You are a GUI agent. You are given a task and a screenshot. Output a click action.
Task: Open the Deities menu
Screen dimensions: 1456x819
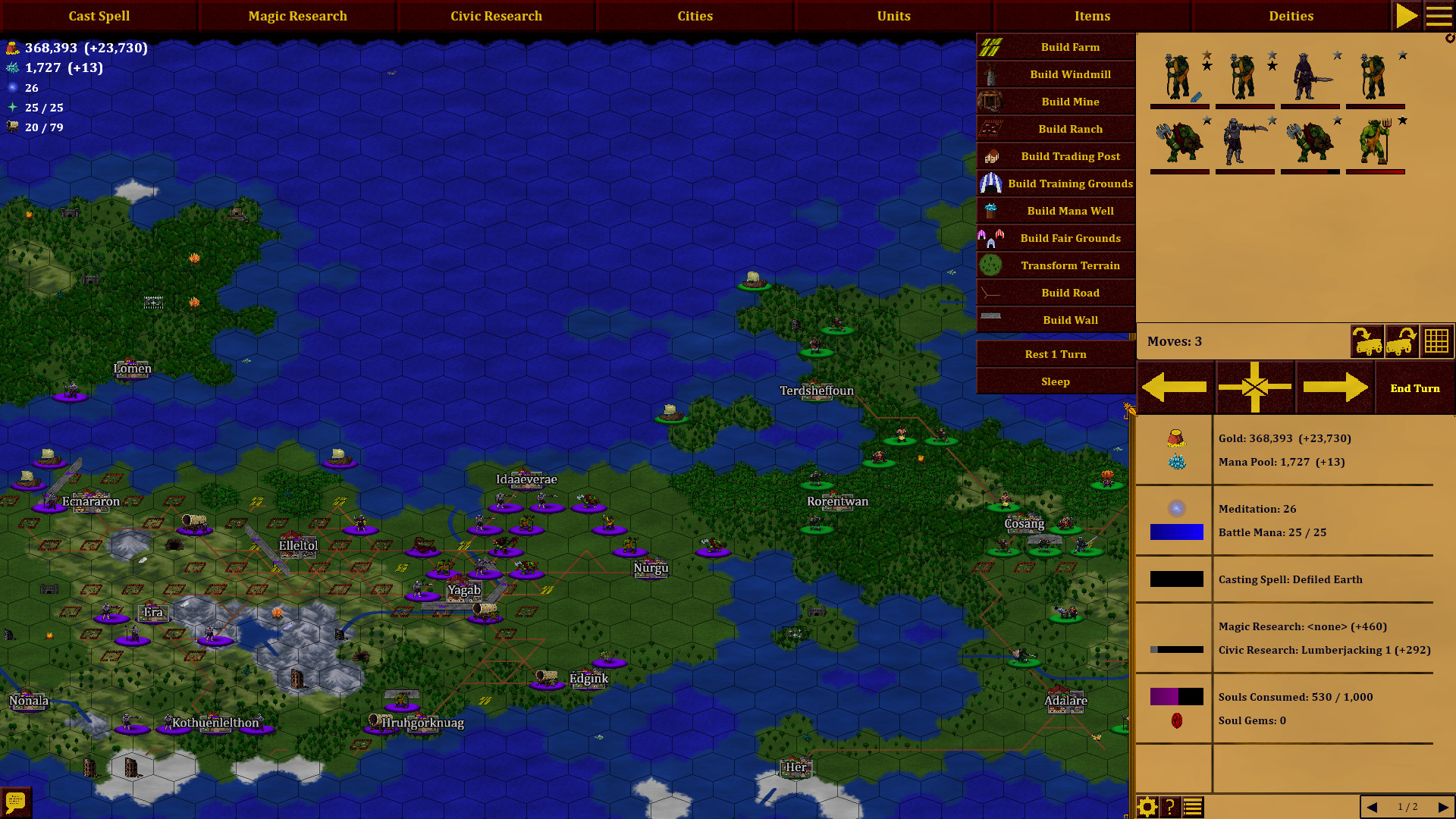1291,15
